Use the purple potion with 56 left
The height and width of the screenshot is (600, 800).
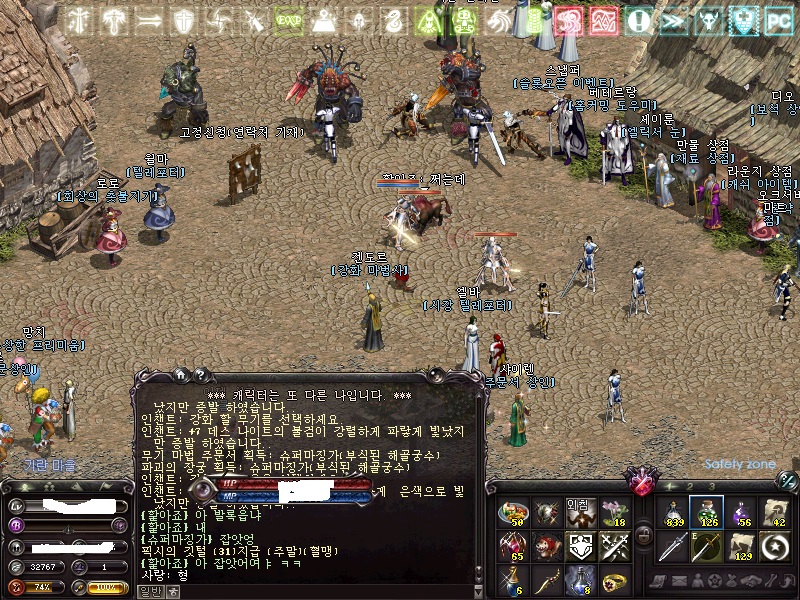744,512
